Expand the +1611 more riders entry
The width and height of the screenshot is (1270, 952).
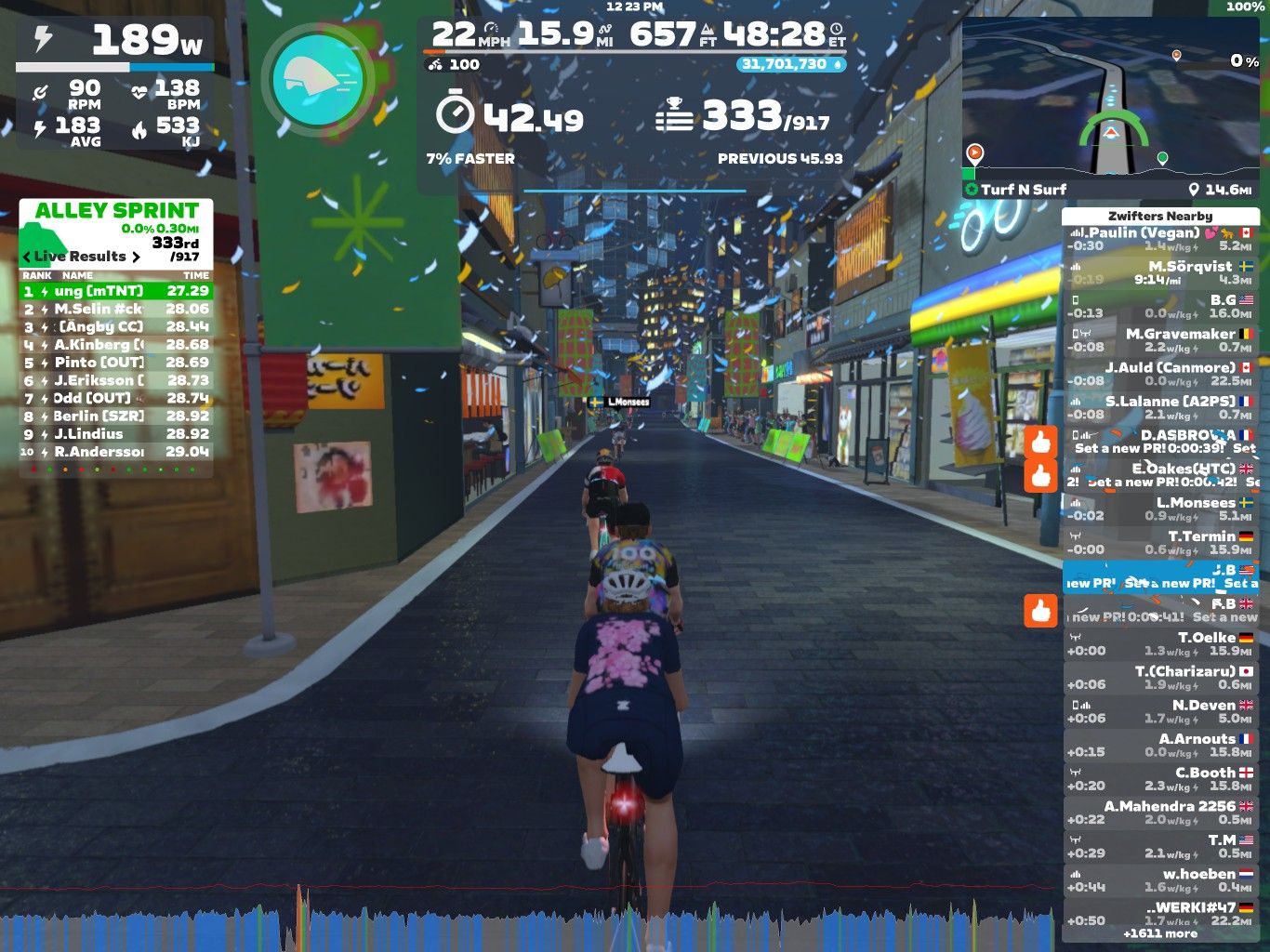click(1159, 933)
